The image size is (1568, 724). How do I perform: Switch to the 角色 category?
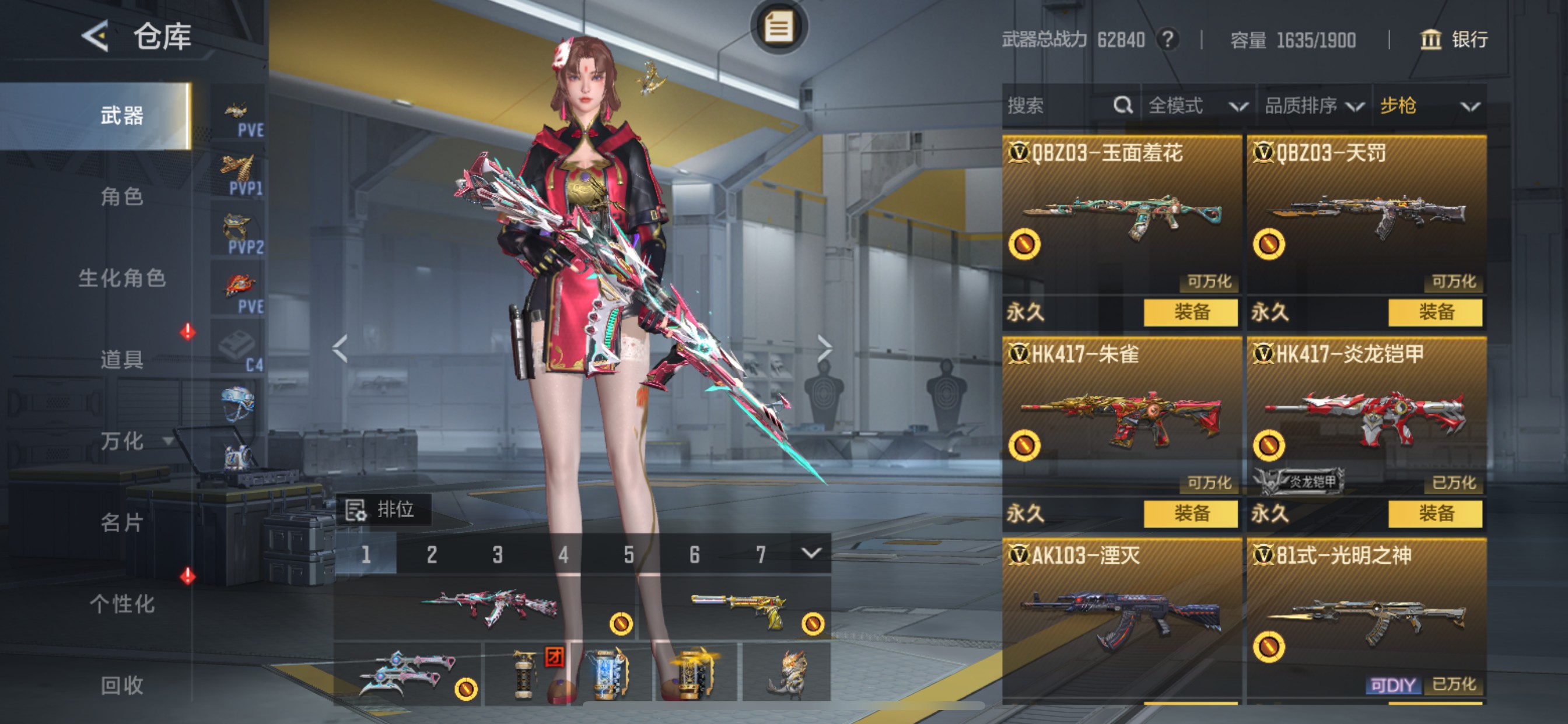[x=122, y=196]
